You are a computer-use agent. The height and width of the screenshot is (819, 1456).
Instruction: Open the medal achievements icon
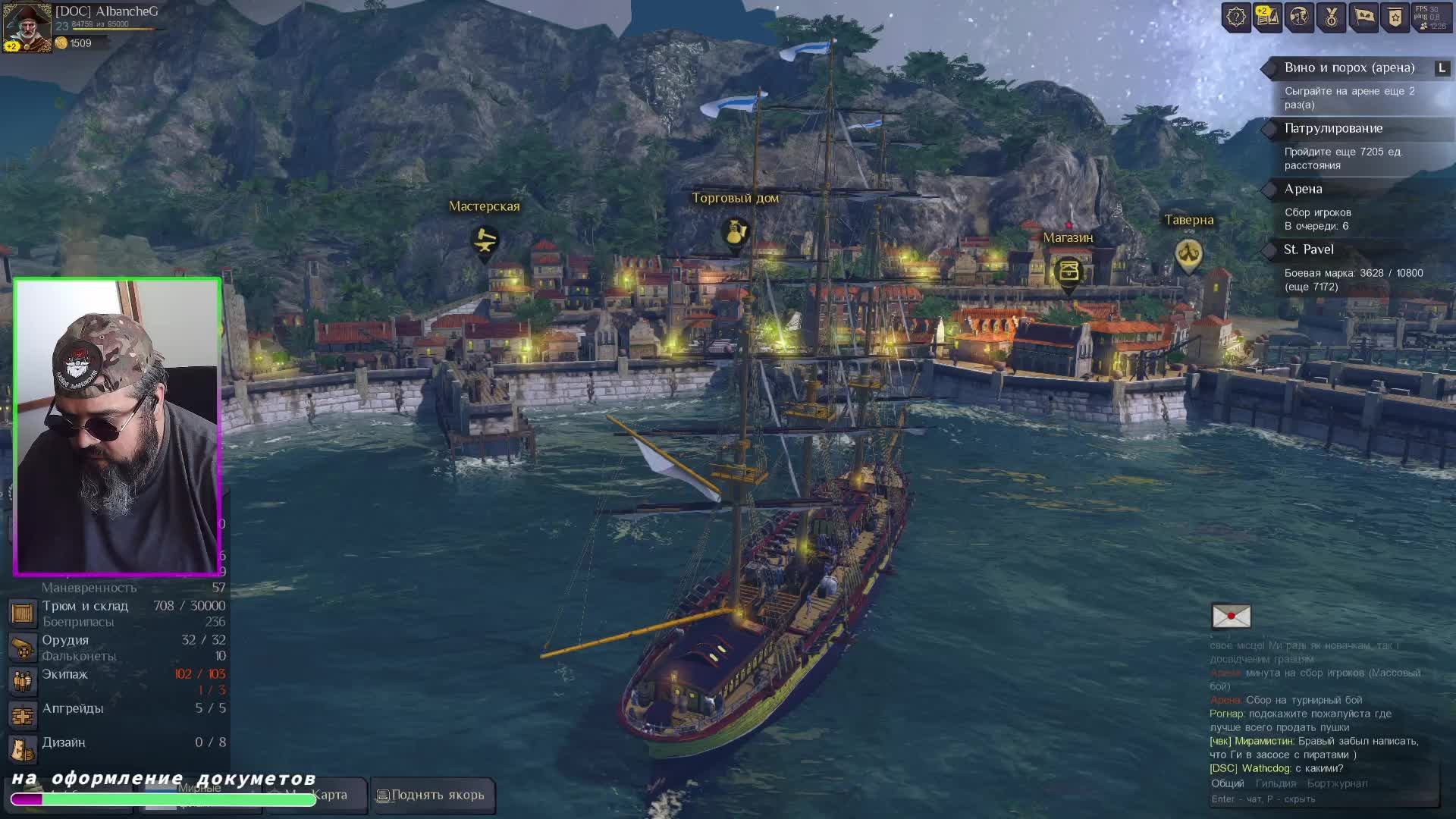click(x=1331, y=17)
